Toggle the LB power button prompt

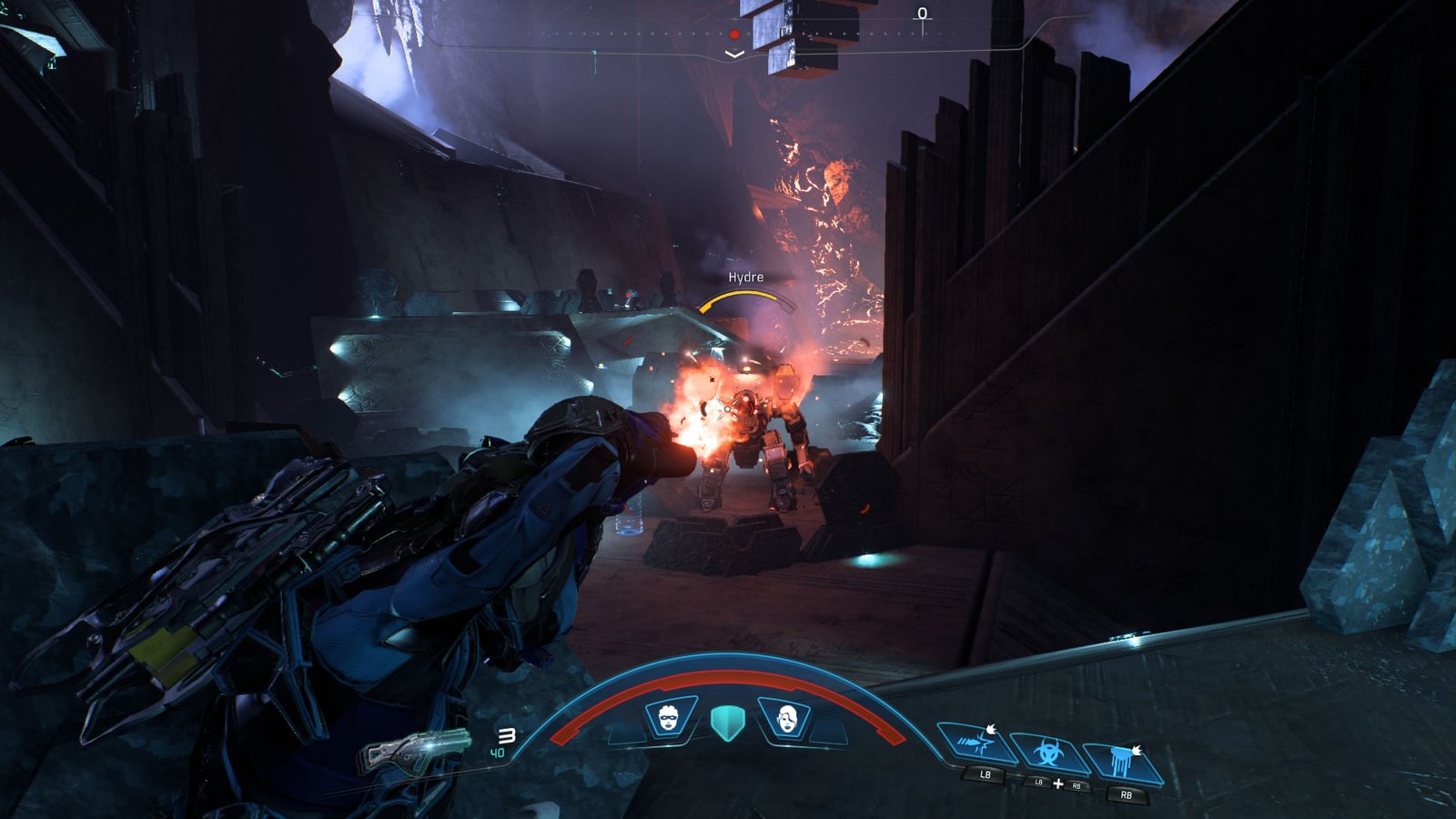(983, 774)
